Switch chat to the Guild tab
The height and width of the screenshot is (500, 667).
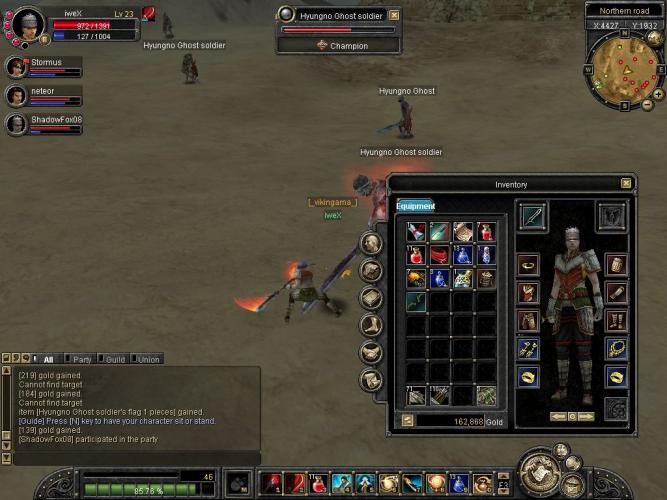(115, 359)
